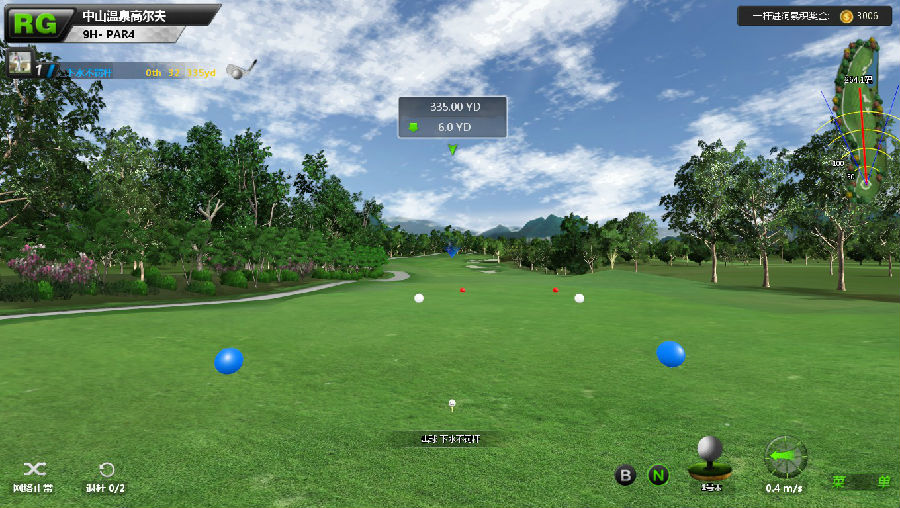The width and height of the screenshot is (900, 508).
Task: Select the player one avatar portrait
Action: pyautogui.click(x=19, y=64)
